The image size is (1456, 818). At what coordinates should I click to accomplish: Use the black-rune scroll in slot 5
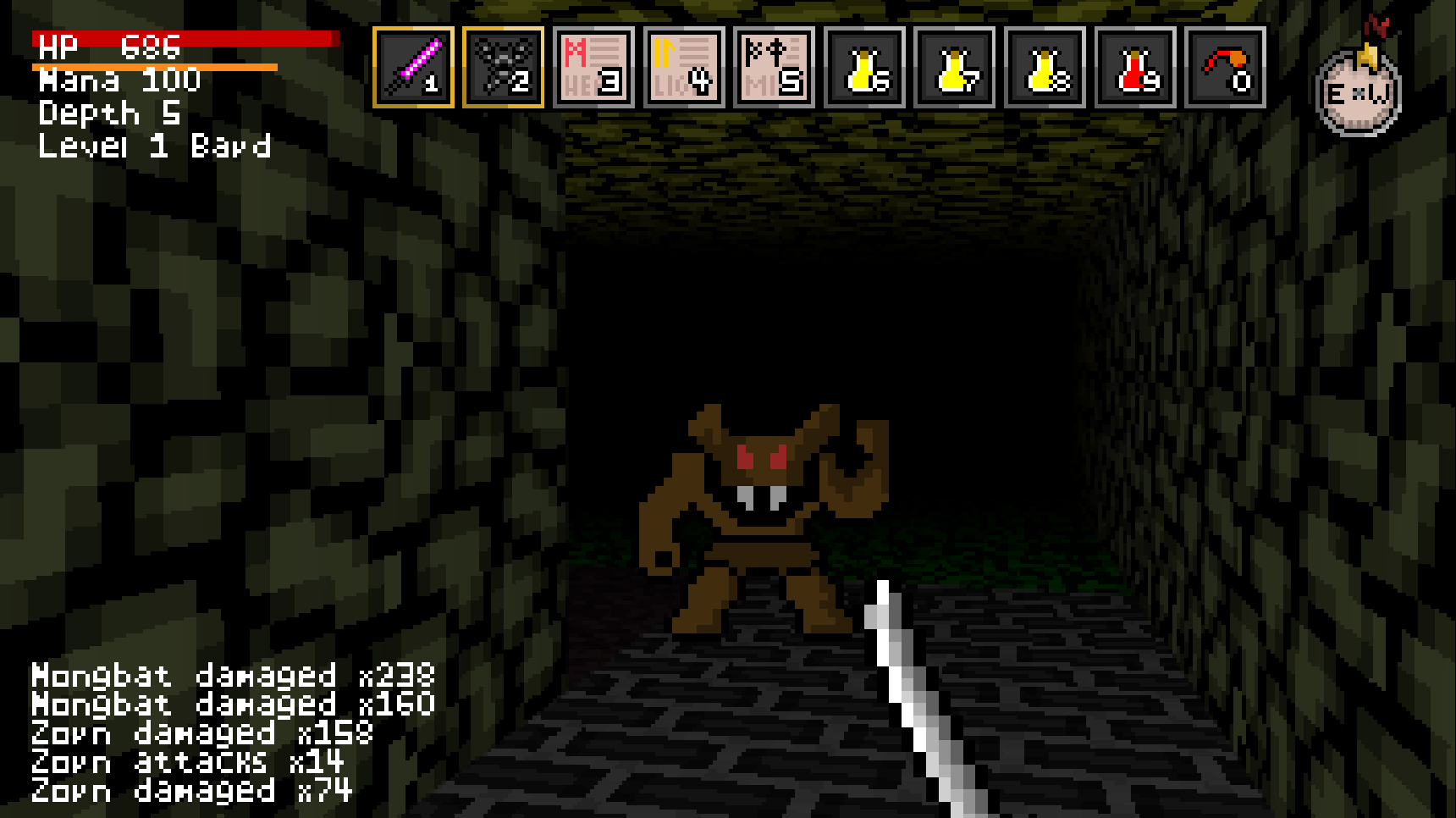775,68
